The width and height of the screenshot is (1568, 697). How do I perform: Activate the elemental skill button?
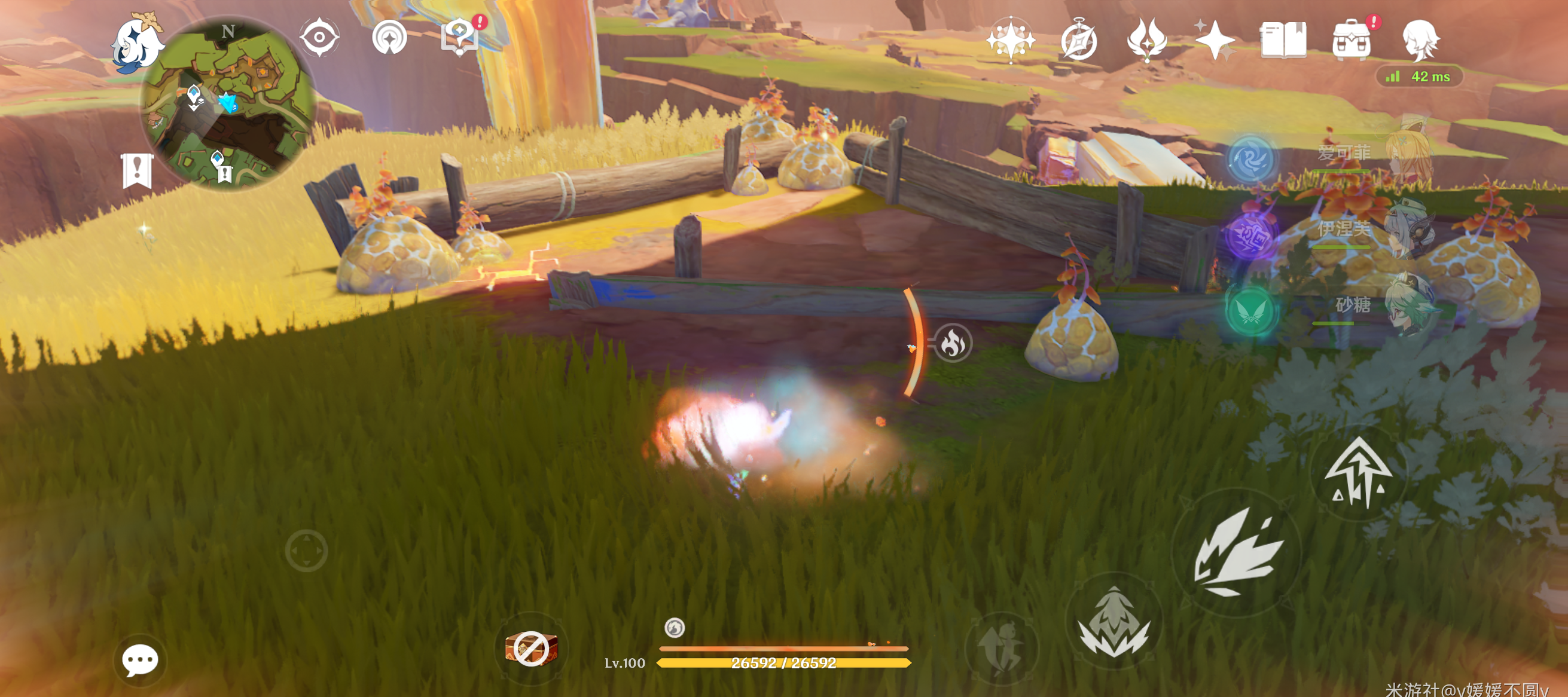click(x=1114, y=622)
